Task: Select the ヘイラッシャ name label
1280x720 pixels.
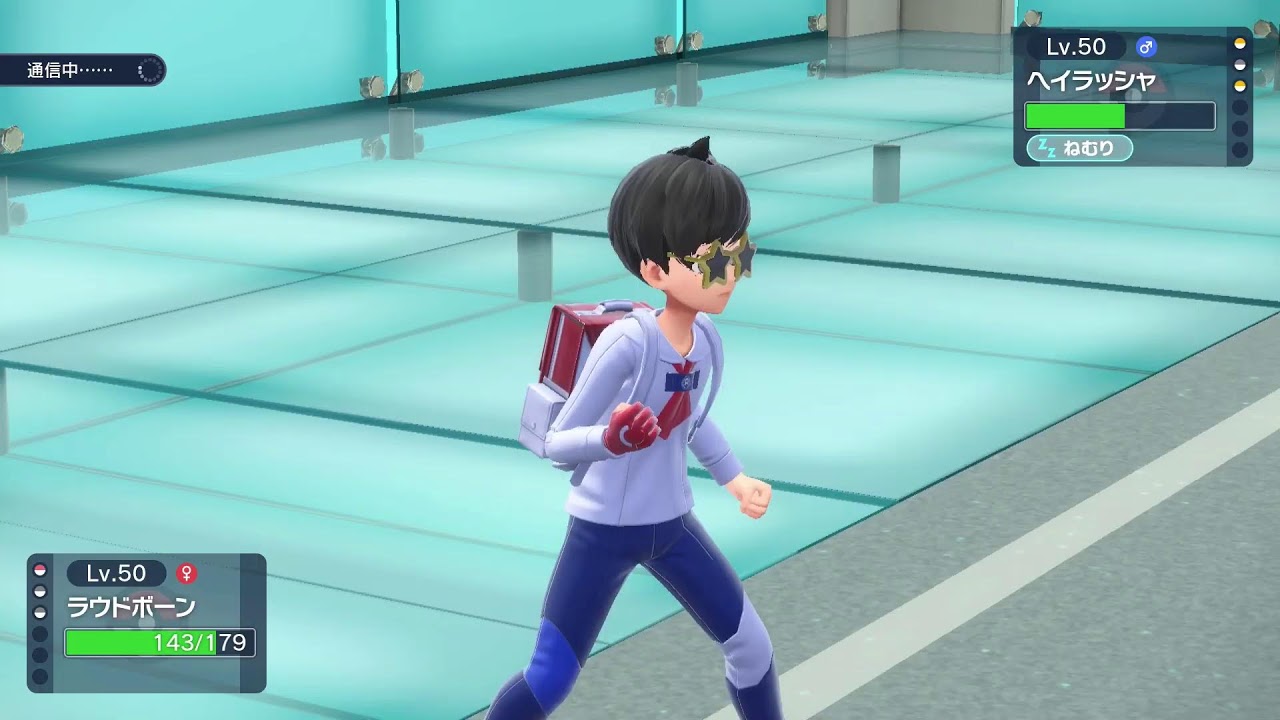Action: [x=1092, y=78]
